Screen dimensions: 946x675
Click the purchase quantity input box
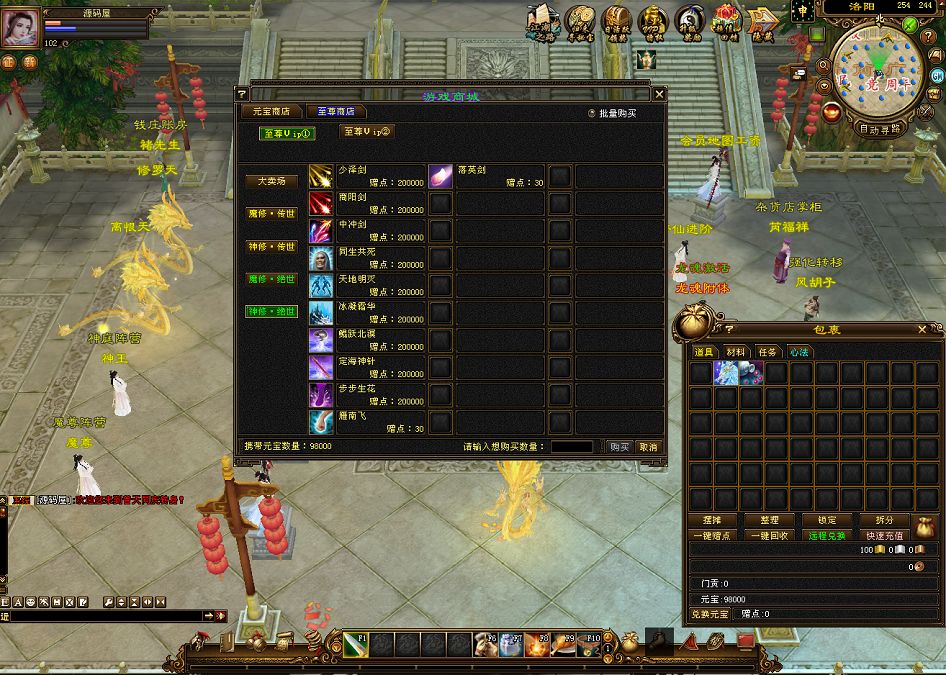click(x=571, y=447)
